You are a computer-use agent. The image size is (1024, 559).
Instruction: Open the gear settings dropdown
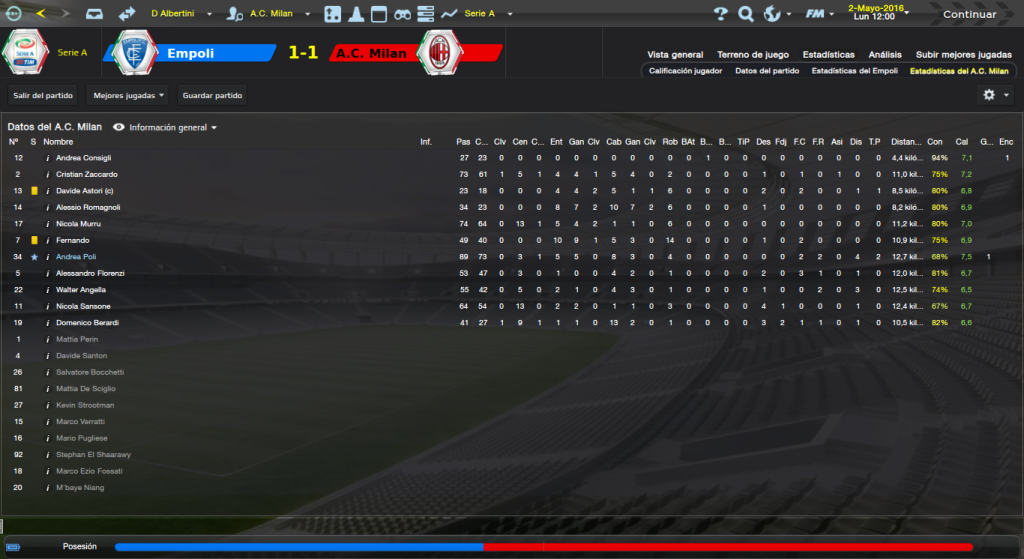[995, 95]
